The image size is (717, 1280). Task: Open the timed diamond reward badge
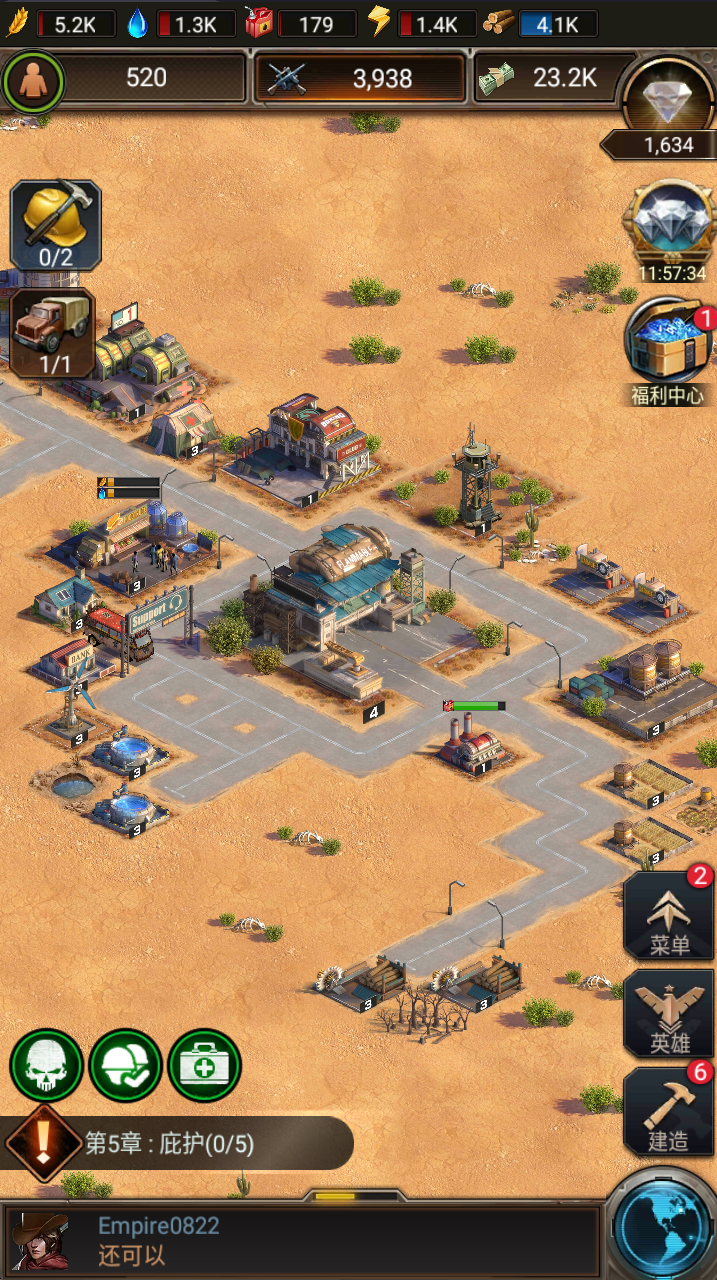[x=669, y=229]
